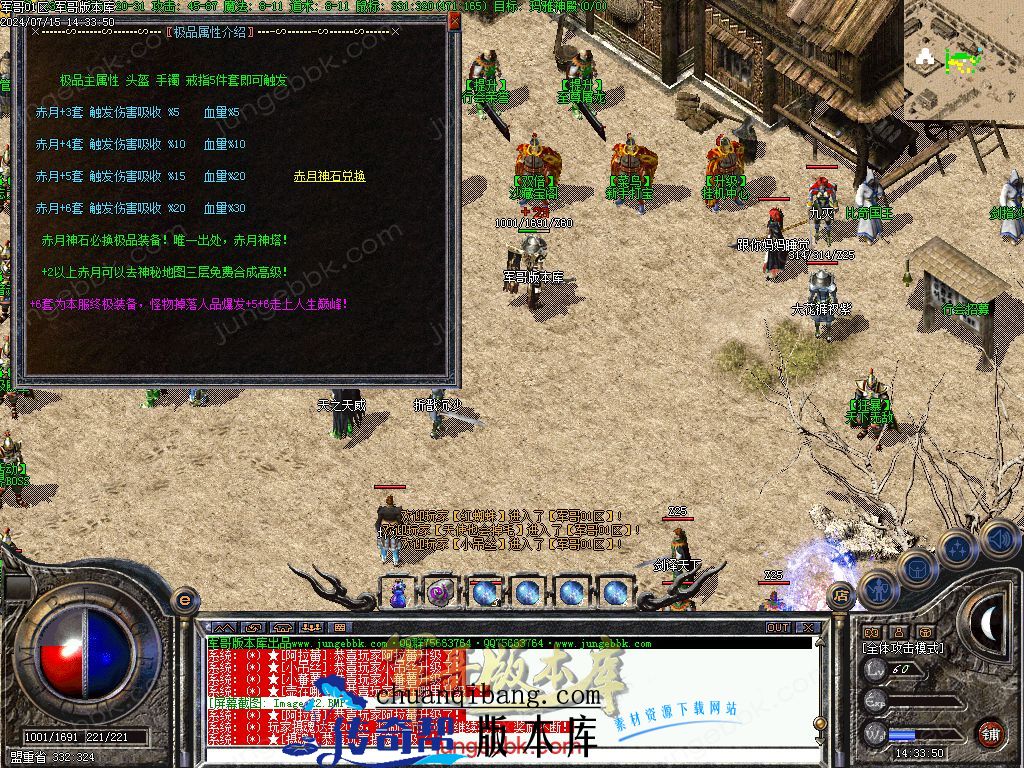Image resolution: width=1024 pixels, height=768 pixels.
Task: Toggle the sound speaker button
Action: (x=996, y=539)
